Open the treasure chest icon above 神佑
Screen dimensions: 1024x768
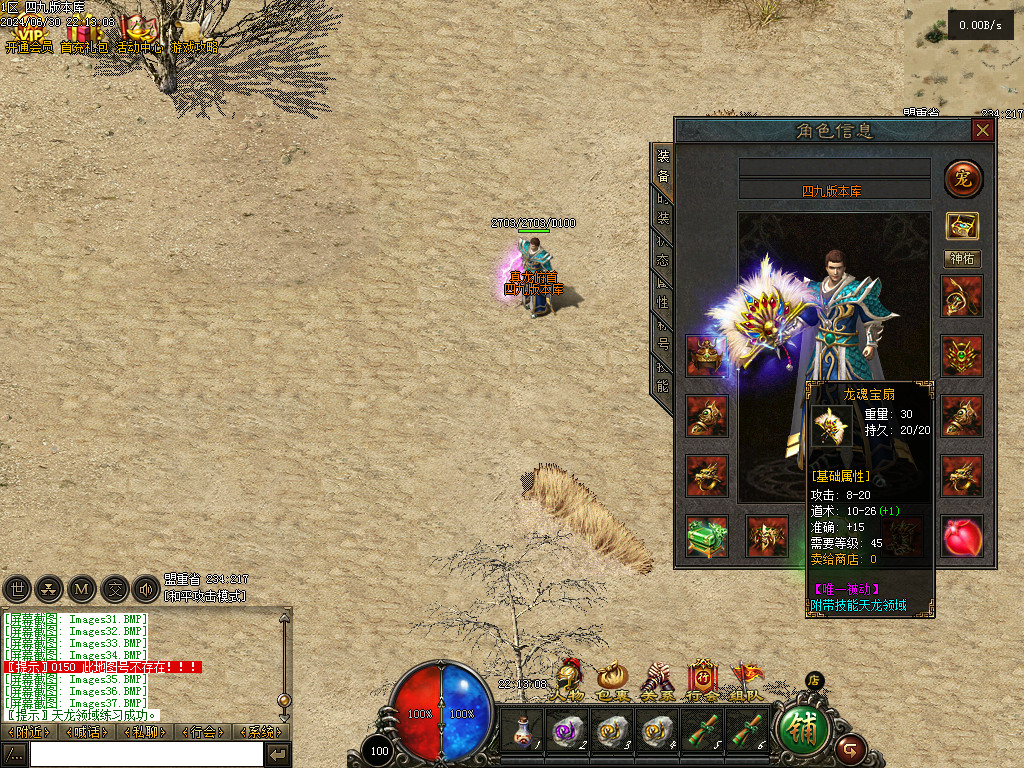pyautogui.click(x=963, y=226)
